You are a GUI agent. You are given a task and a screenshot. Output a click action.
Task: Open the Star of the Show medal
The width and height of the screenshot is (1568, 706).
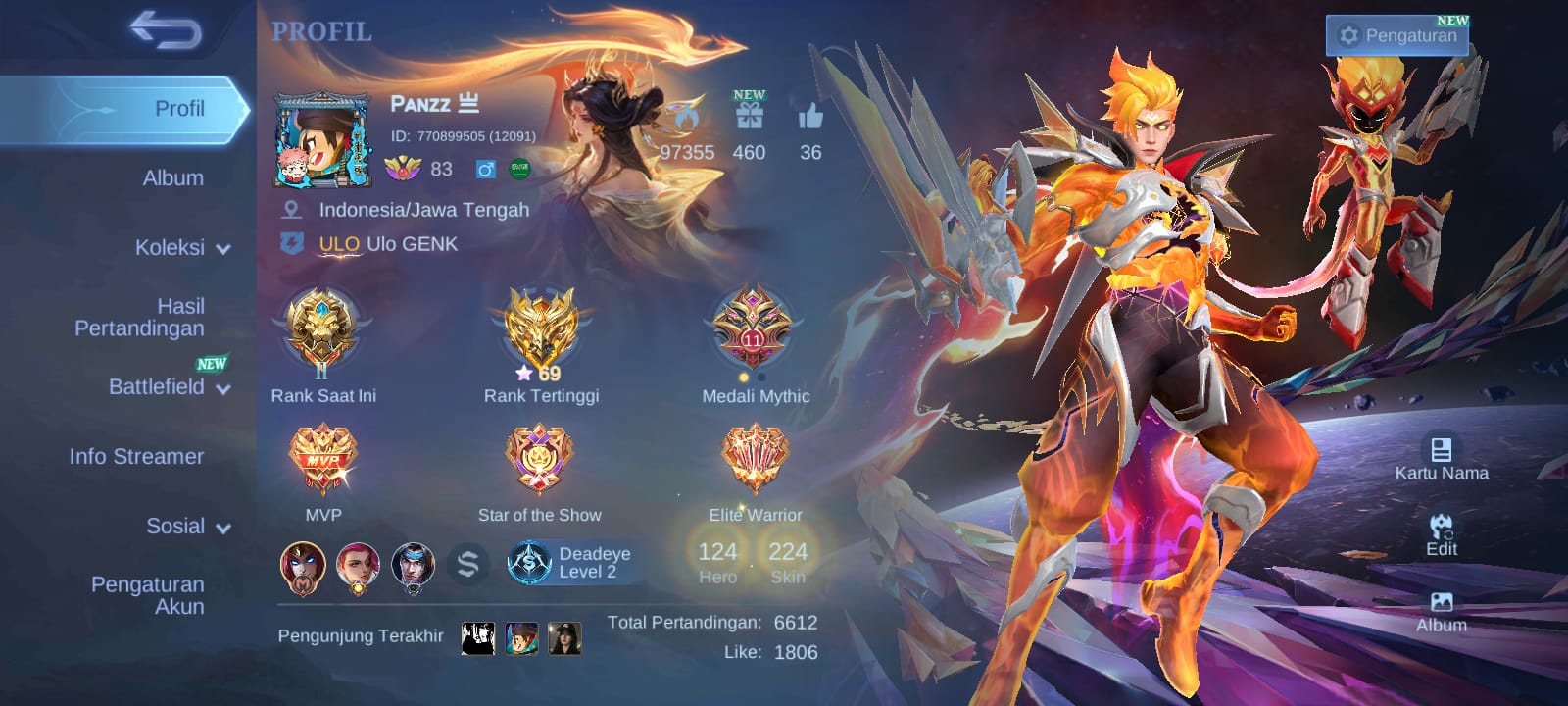pyautogui.click(x=539, y=460)
